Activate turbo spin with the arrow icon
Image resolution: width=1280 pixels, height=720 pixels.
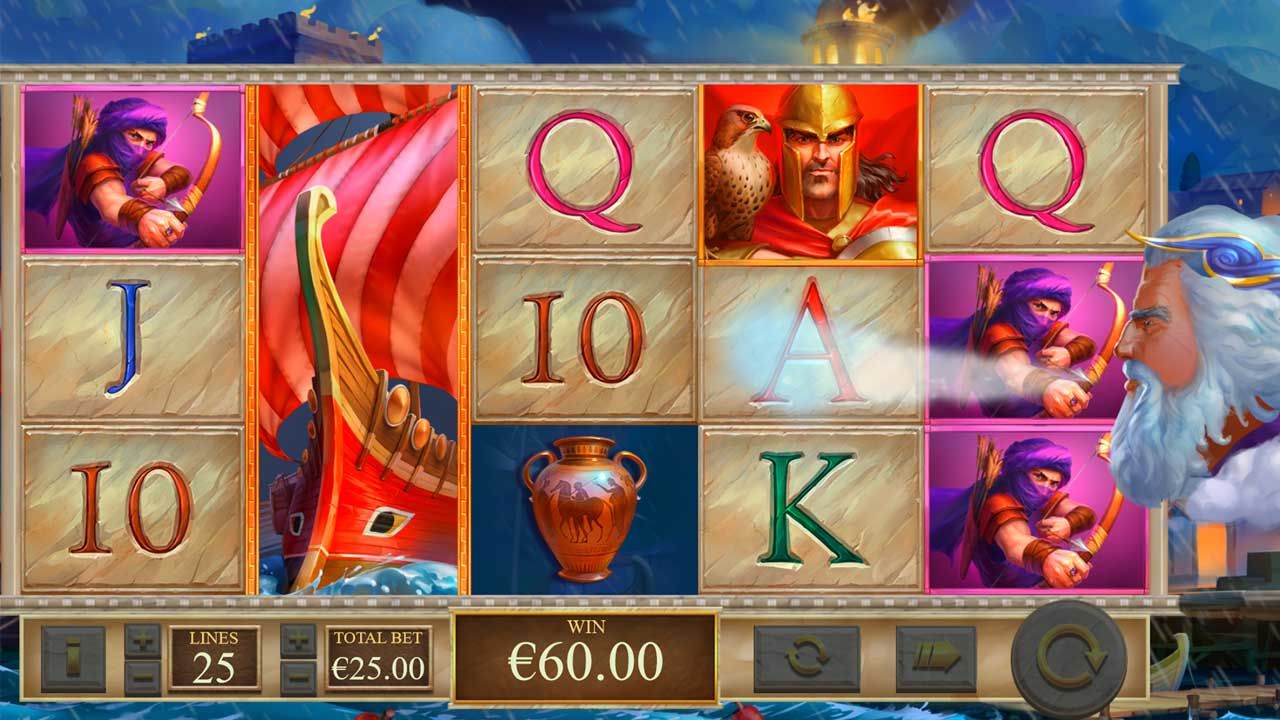point(938,658)
